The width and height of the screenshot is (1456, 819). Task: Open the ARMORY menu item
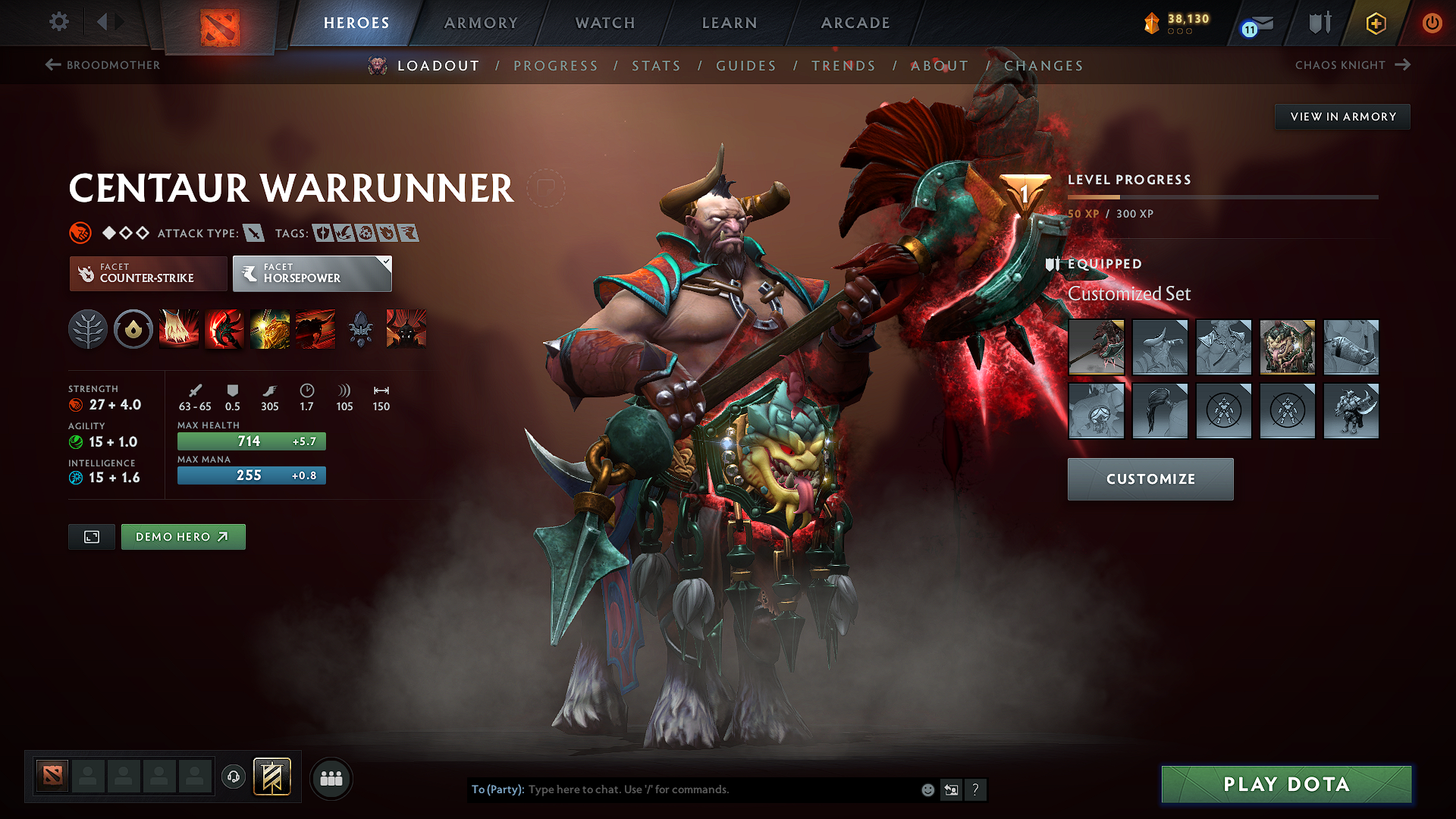click(x=481, y=23)
